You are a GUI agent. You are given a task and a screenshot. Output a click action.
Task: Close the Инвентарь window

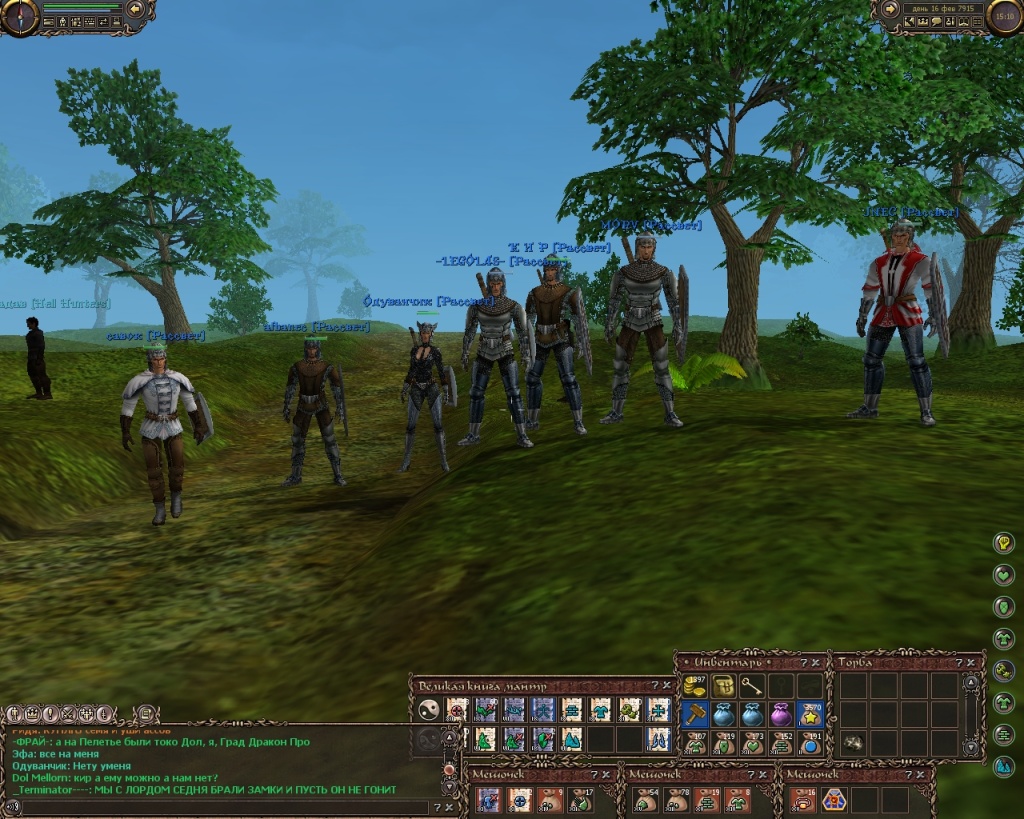[x=816, y=662]
